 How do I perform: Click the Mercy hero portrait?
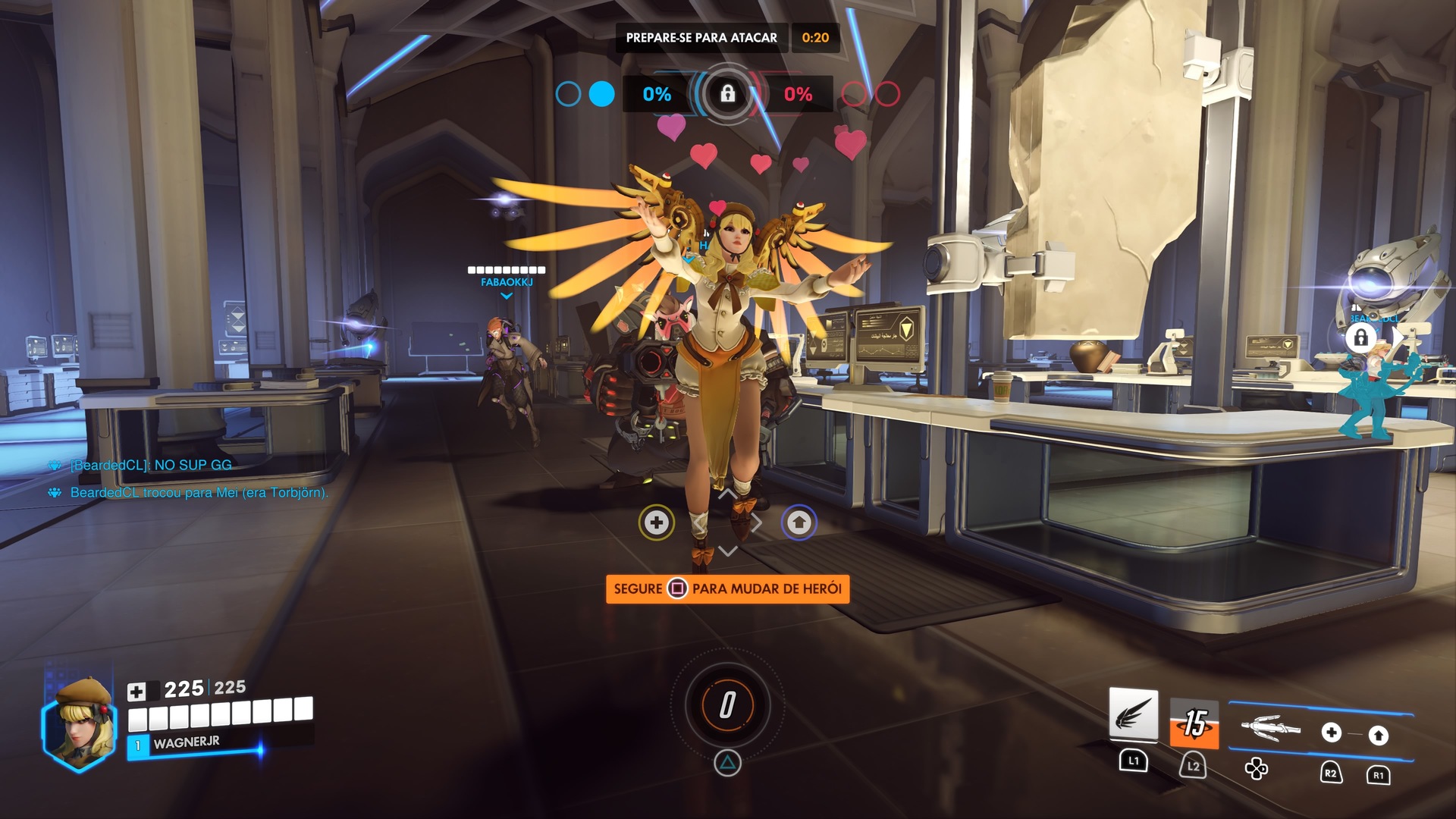(79, 723)
